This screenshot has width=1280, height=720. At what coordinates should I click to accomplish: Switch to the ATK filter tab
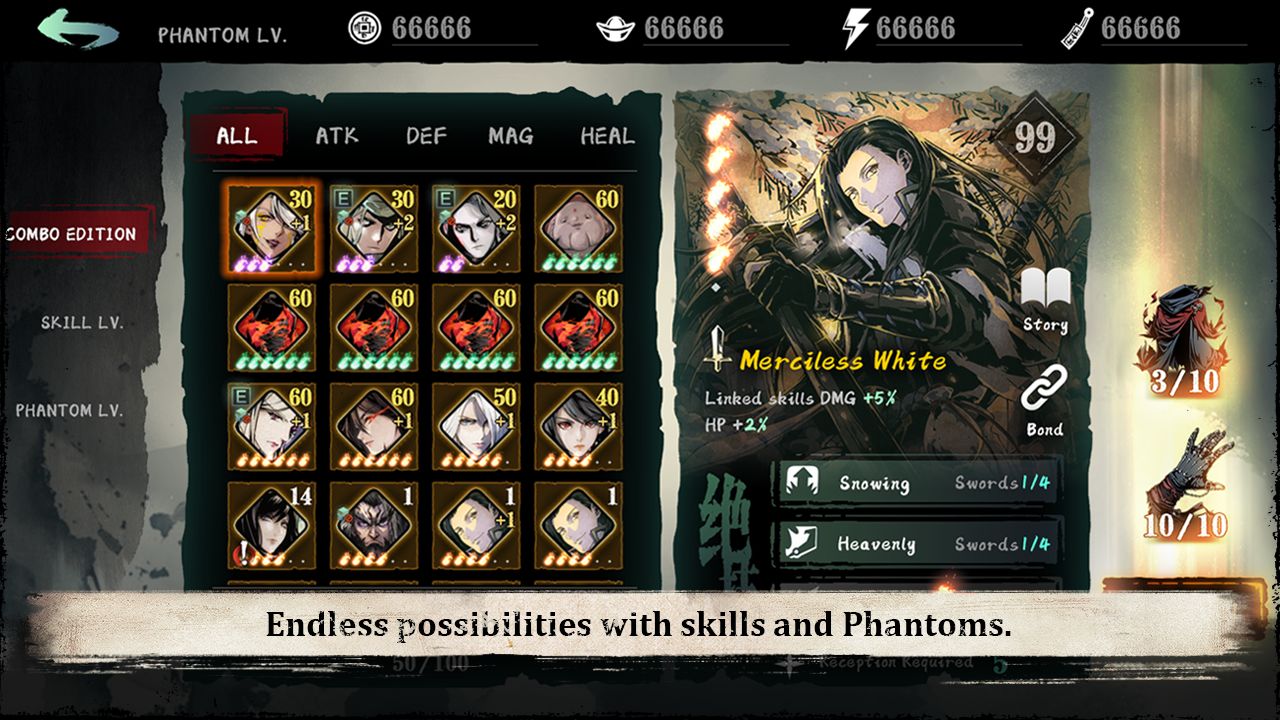tap(337, 137)
